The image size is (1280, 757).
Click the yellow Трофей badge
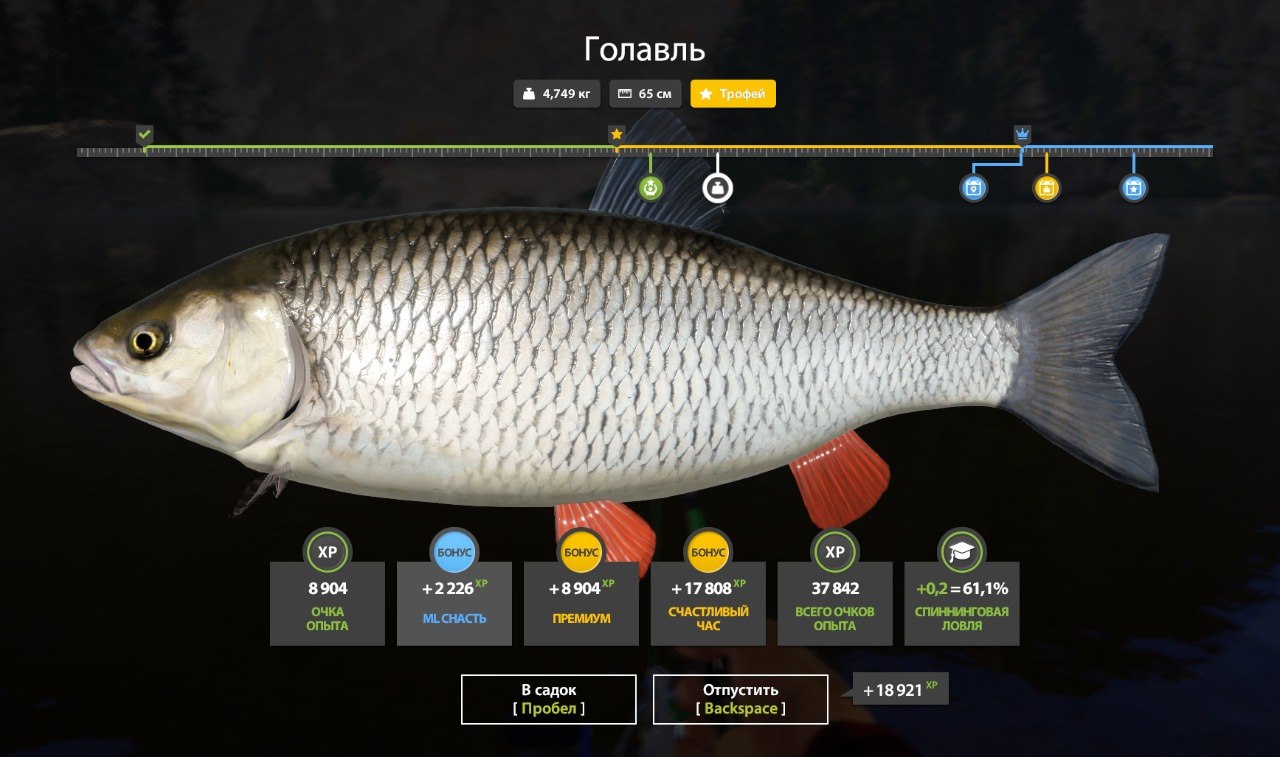tap(733, 93)
